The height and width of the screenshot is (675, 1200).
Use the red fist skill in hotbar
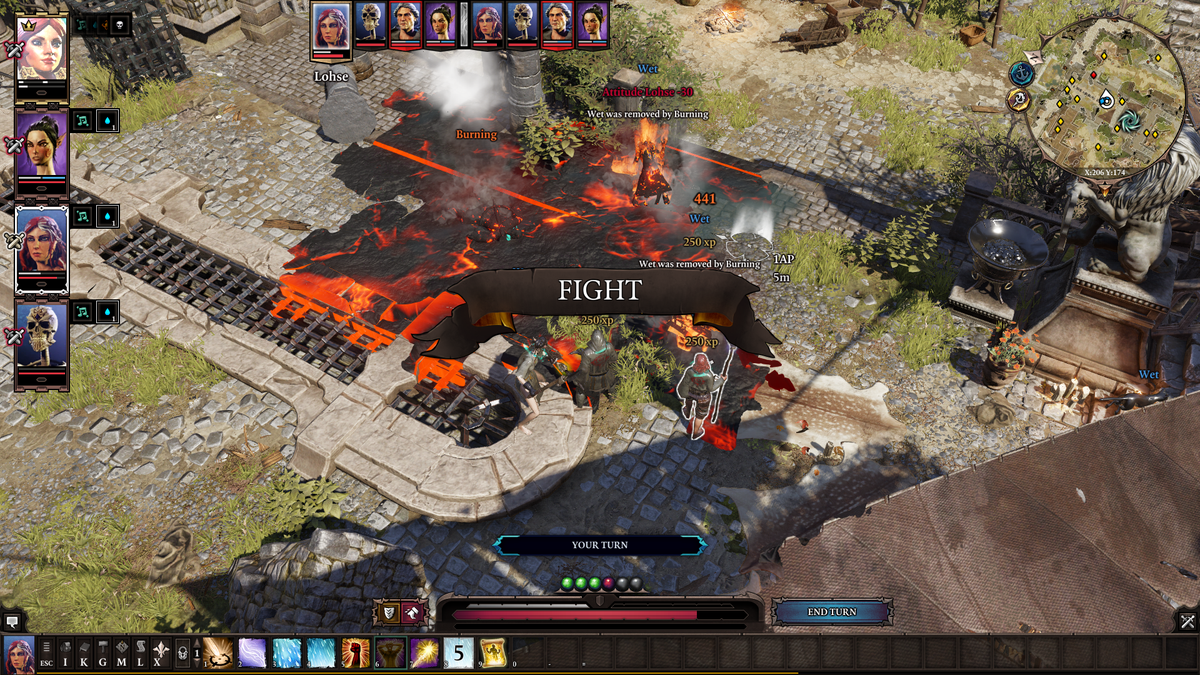355,653
